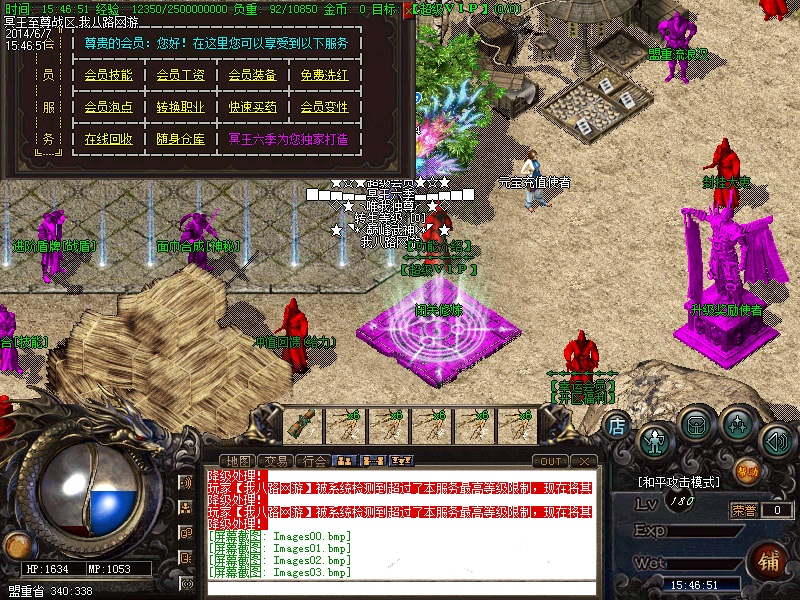Open the 随身仓库 portable warehouse
Screen dimensions: 800x600
[180, 139]
